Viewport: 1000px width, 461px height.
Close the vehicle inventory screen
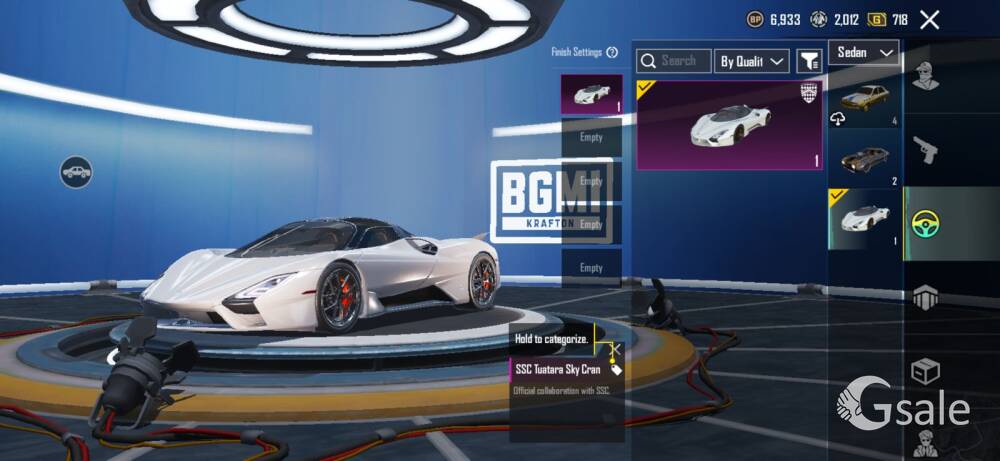click(x=930, y=19)
